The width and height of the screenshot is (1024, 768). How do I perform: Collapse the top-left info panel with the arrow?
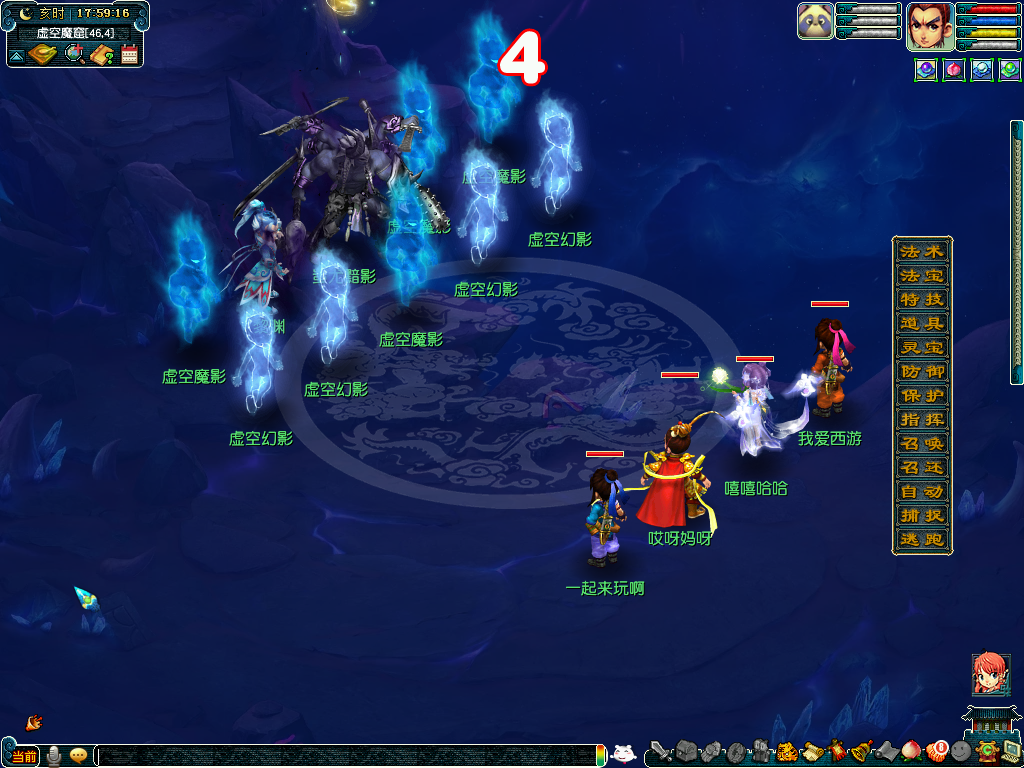16,55
